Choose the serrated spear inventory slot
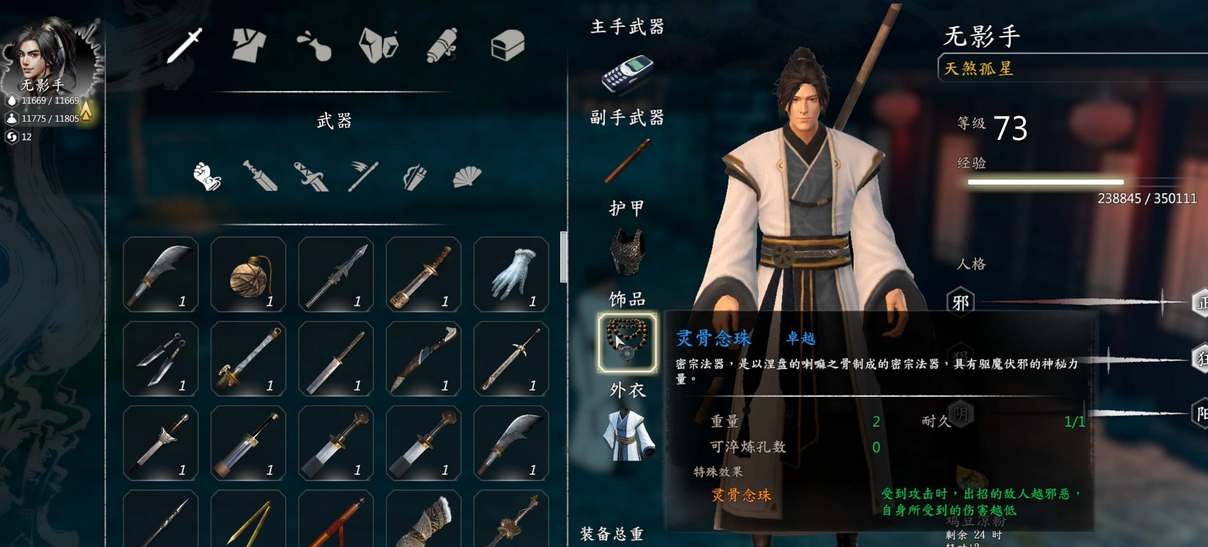The image size is (1208, 547). point(335,273)
